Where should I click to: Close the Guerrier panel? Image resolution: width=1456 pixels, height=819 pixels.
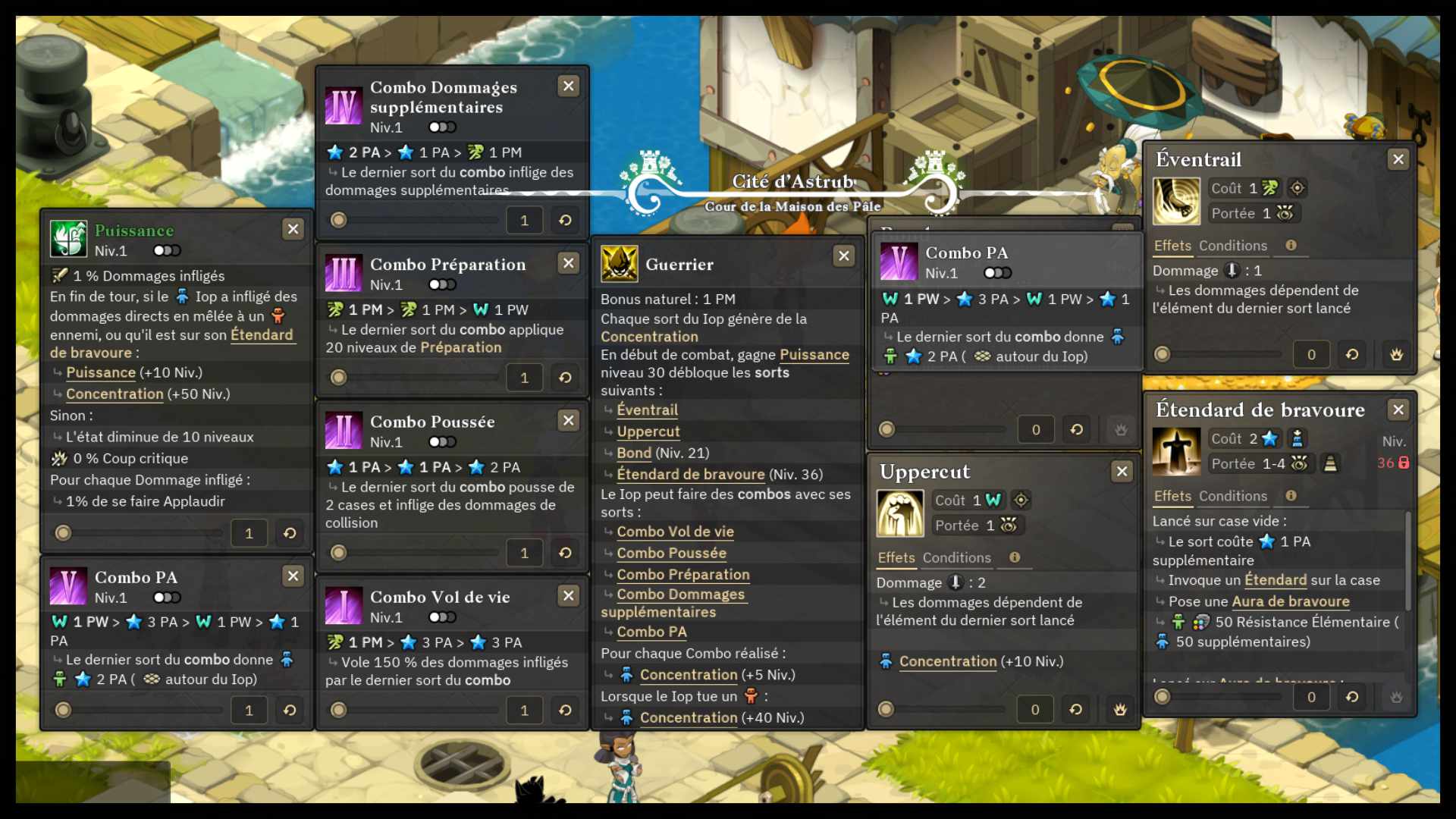click(x=843, y=256)
